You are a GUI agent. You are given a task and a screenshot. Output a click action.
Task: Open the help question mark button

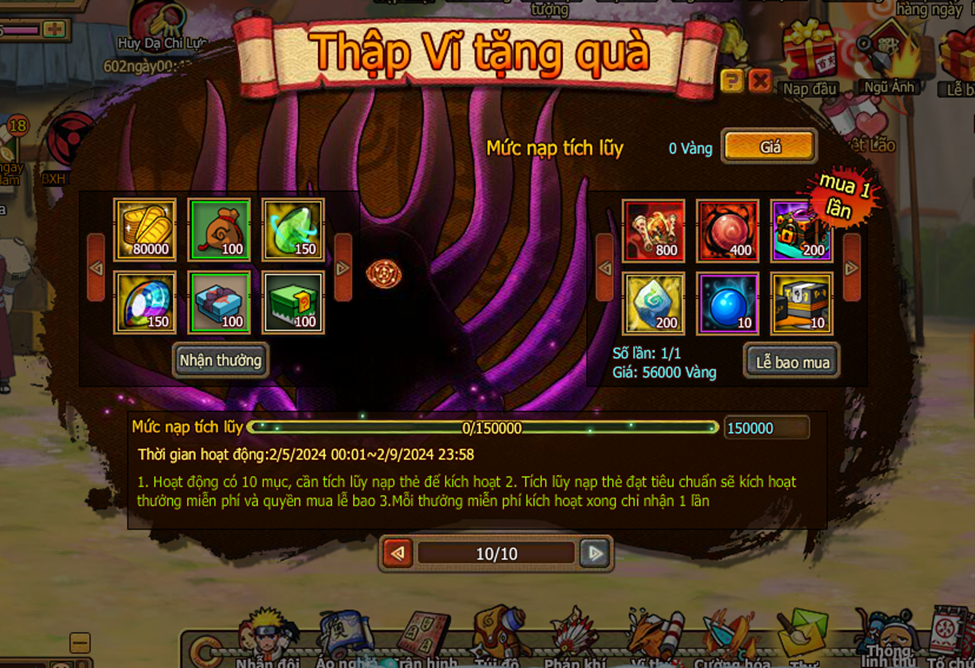(x=732, y=81)
